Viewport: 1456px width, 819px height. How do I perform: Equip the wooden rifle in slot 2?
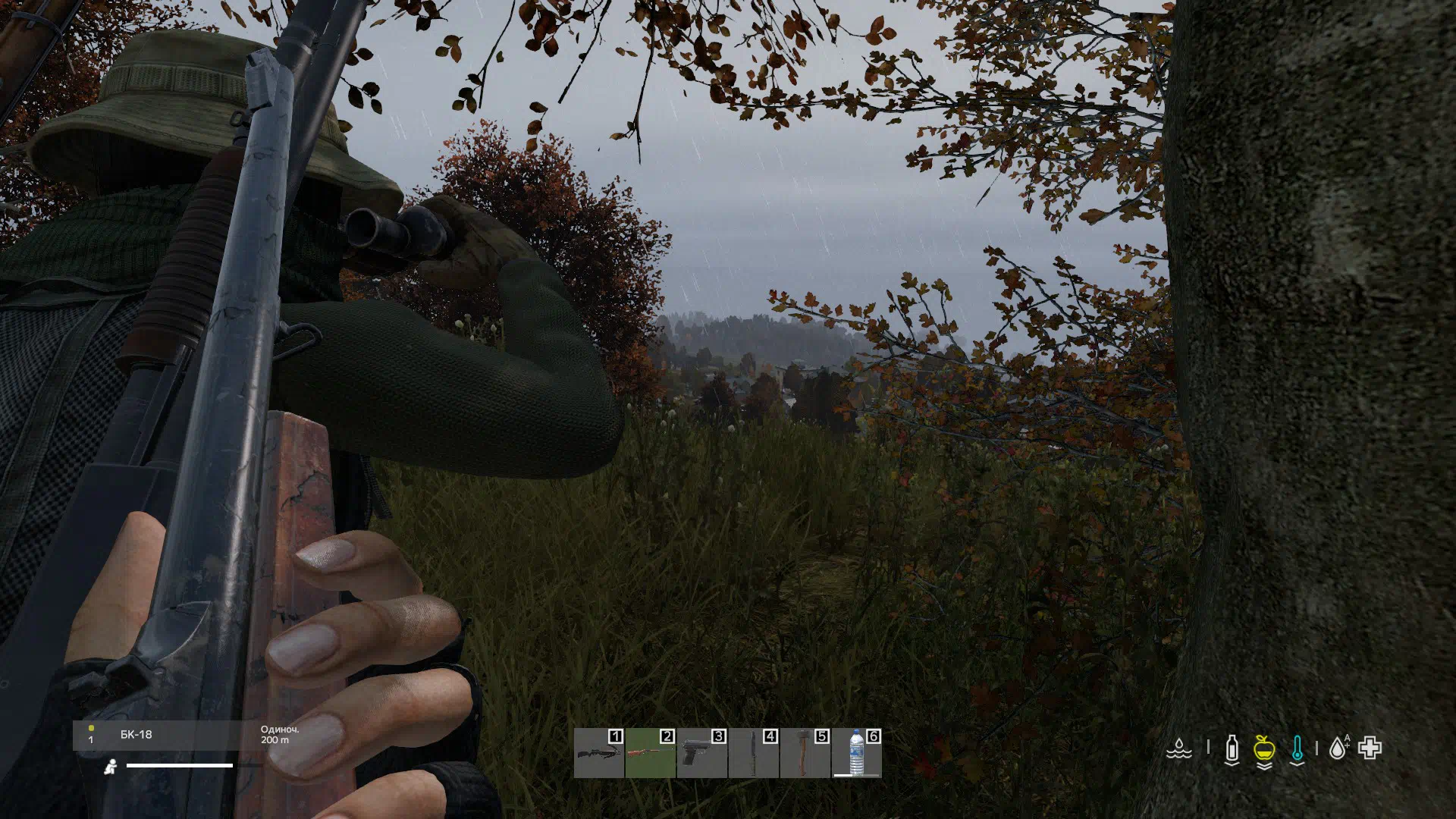(x=650, y=753)
